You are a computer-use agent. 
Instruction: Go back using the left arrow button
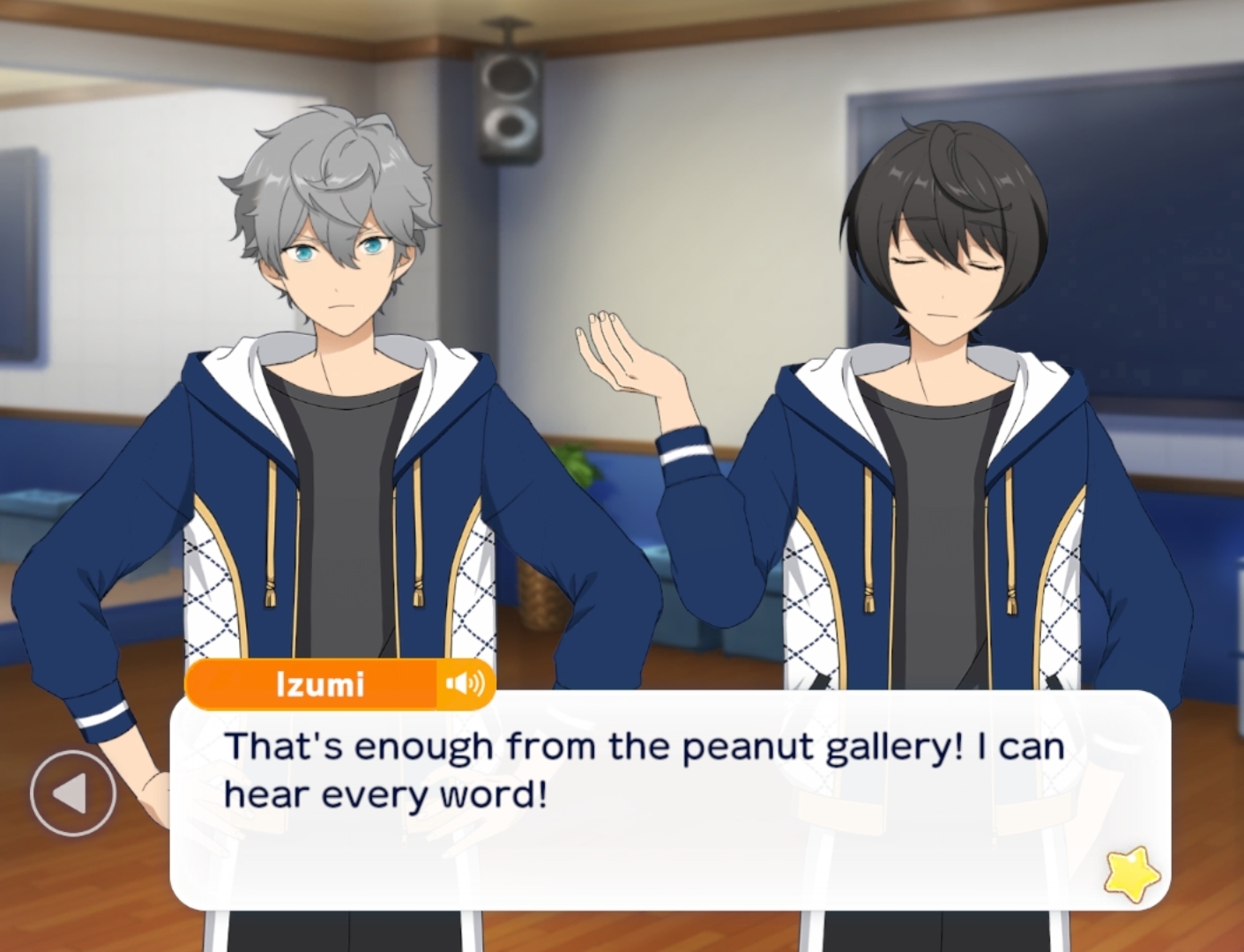pos(72,794)
